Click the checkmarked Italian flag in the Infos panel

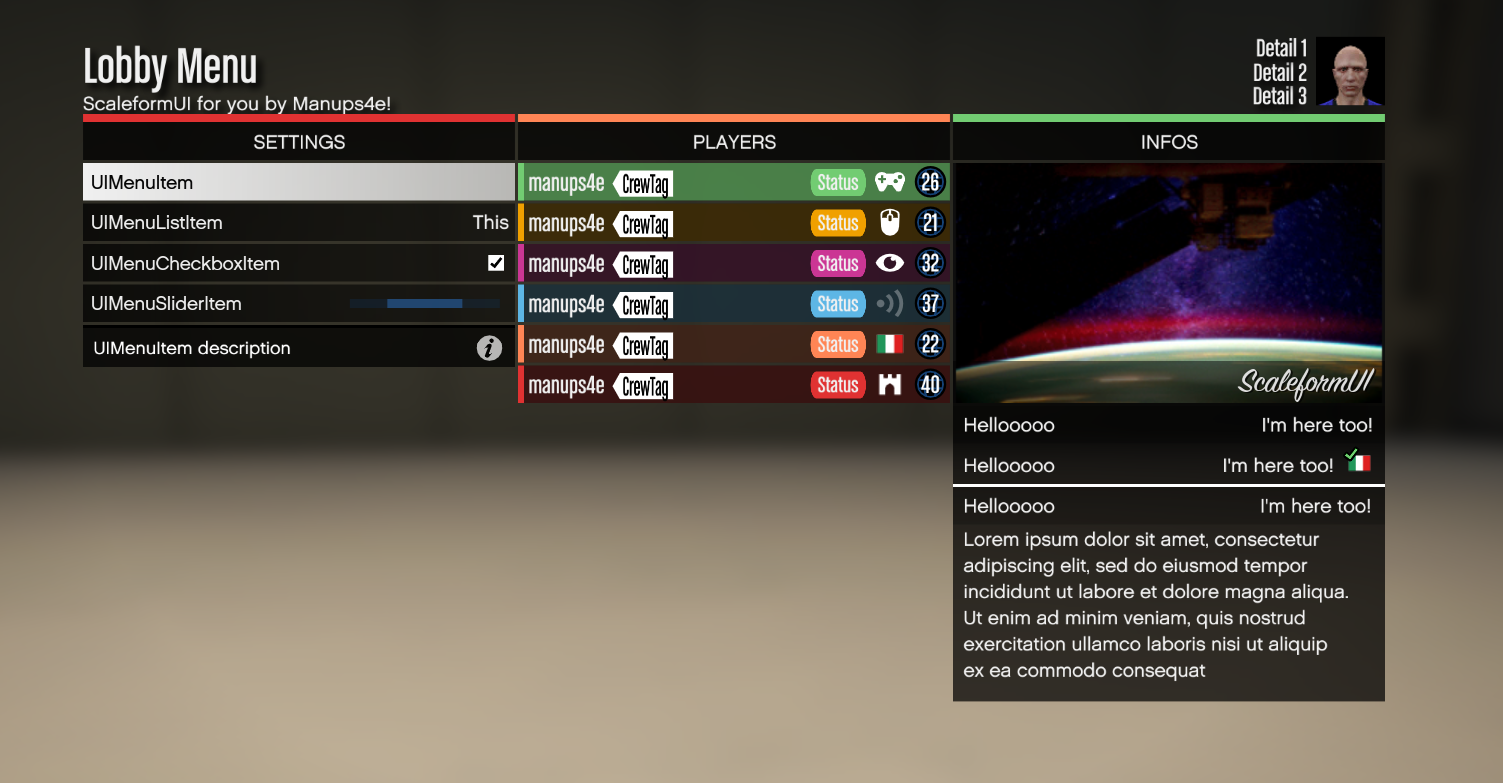point(1360,462)
